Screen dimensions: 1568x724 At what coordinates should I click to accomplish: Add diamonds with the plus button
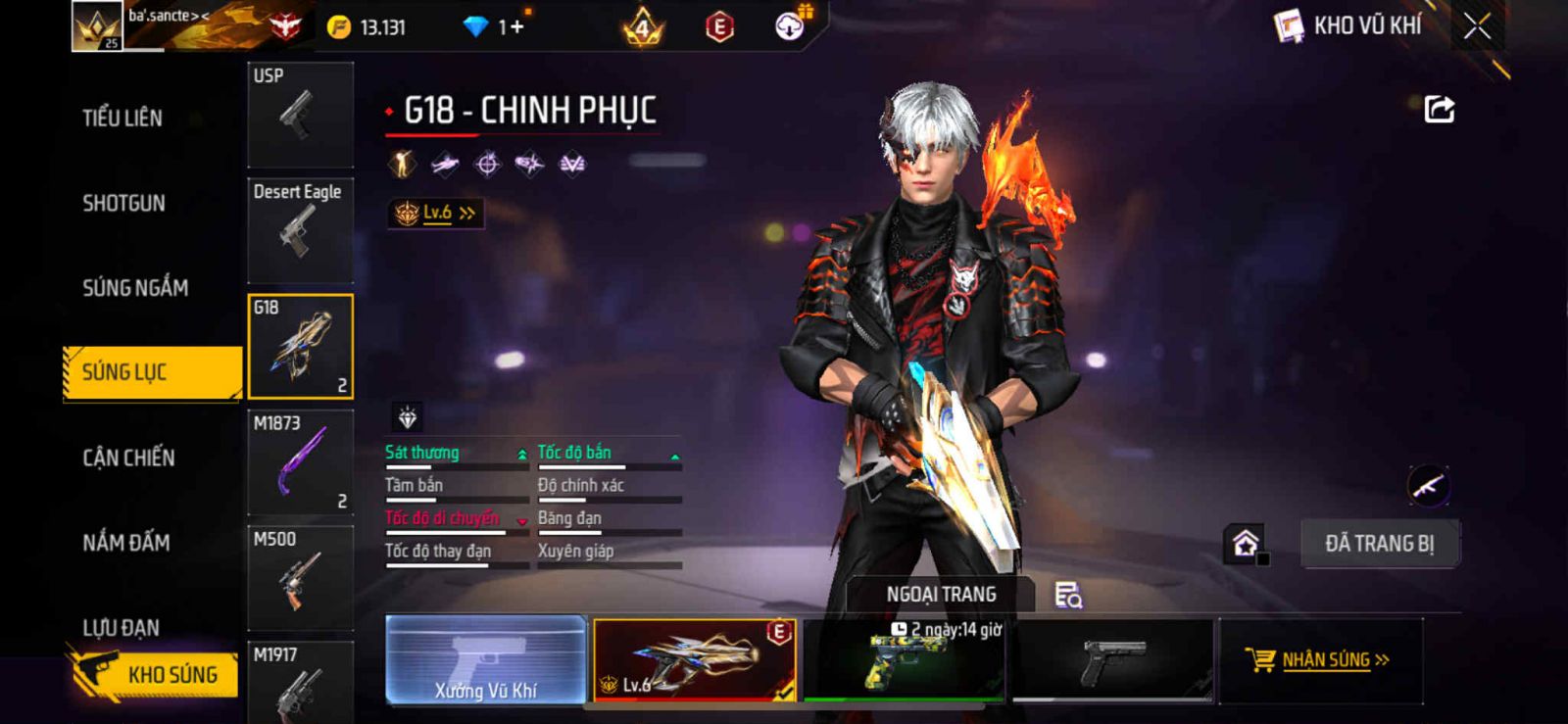tap(516, 27)
